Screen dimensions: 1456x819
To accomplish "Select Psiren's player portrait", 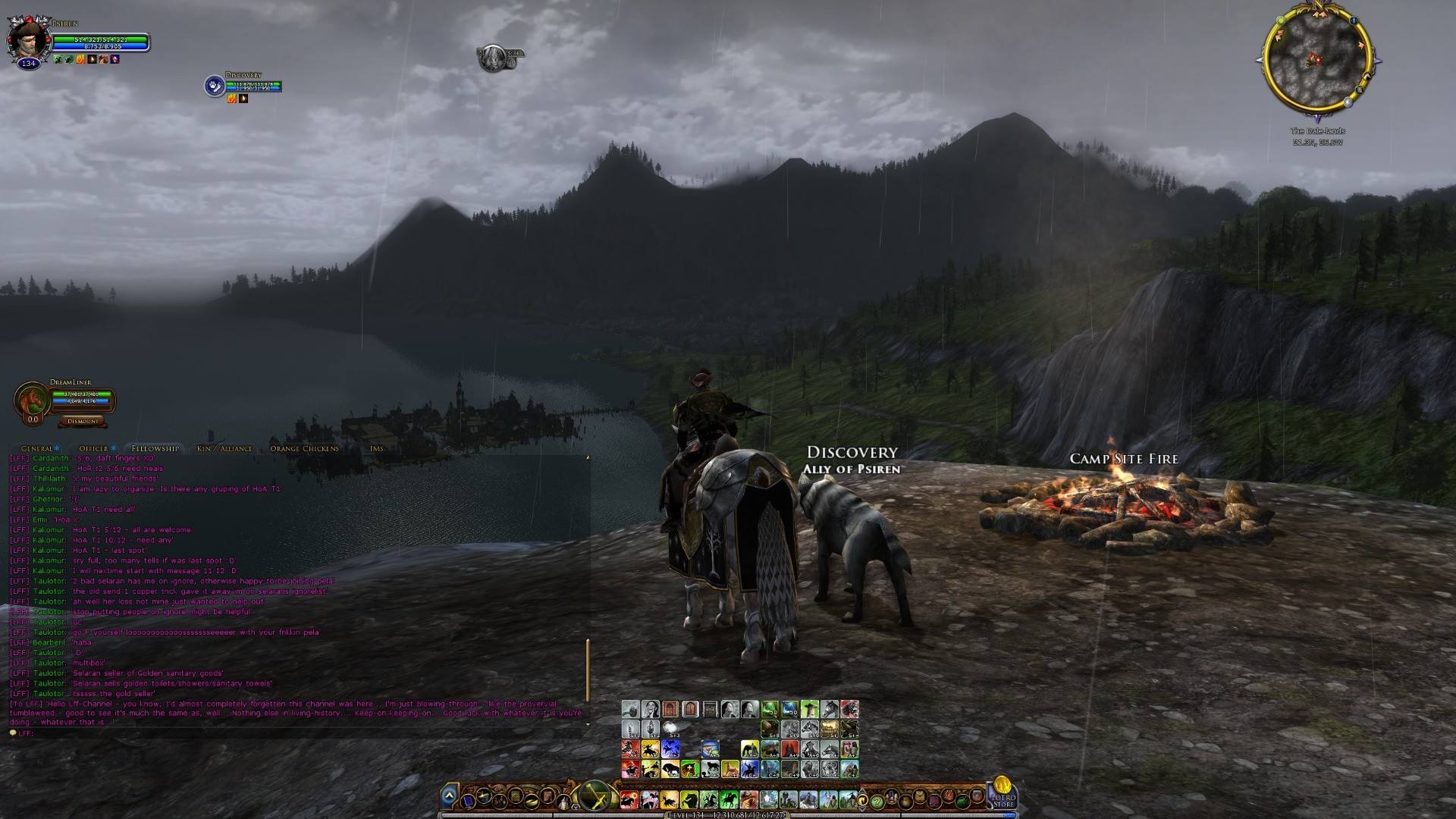I will click(27, 38).
